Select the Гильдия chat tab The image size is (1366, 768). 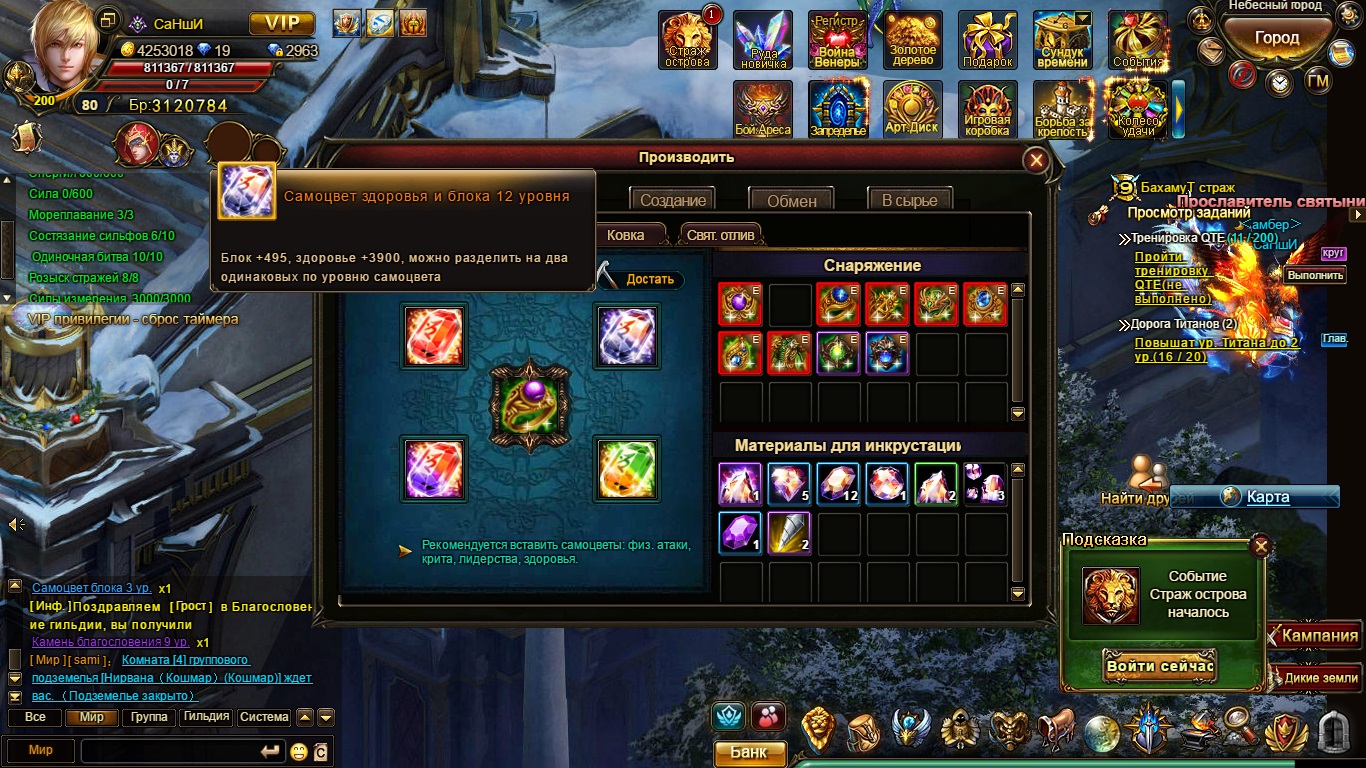point(207,717)
